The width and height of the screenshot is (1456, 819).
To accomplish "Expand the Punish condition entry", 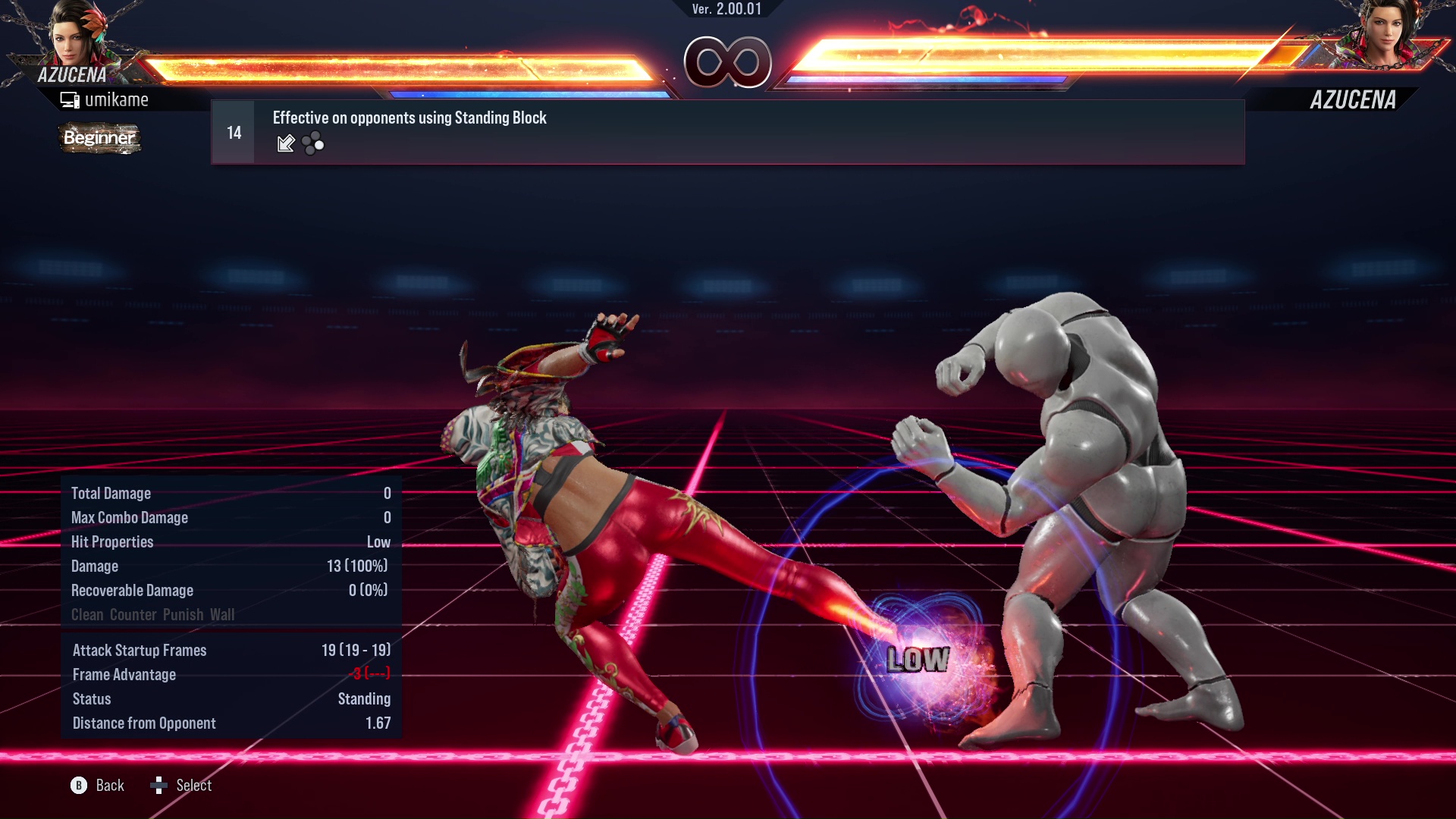I will click(184, 615).
